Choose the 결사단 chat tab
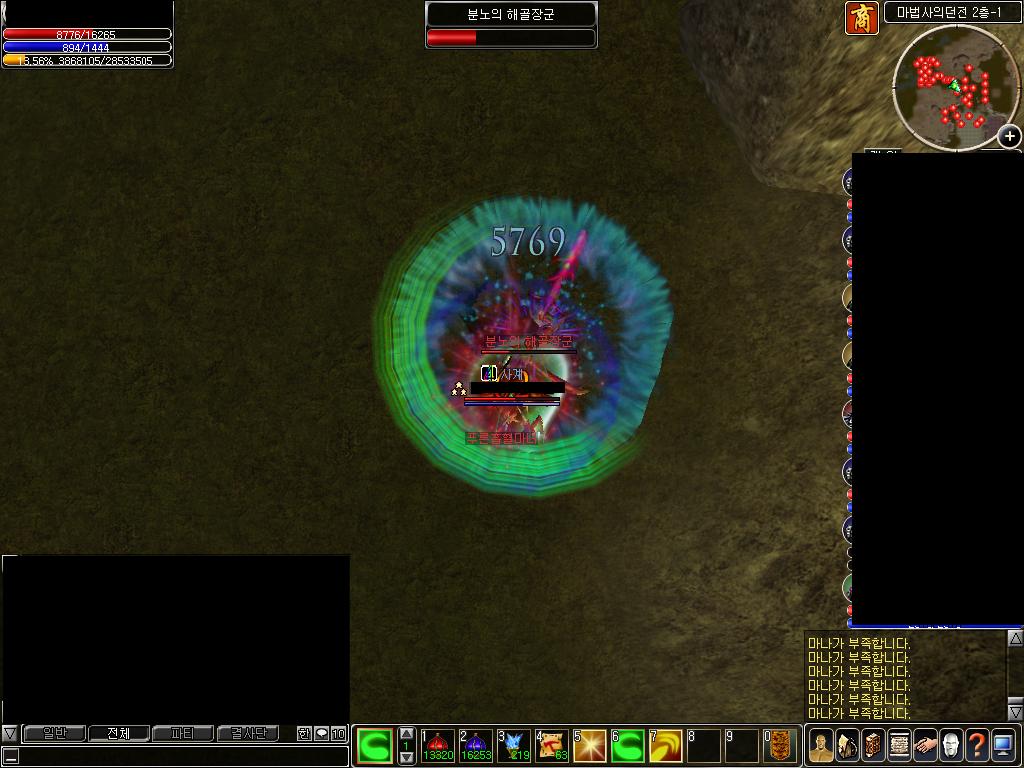This screenshot has width=1024, height=768. pos(248,733)
